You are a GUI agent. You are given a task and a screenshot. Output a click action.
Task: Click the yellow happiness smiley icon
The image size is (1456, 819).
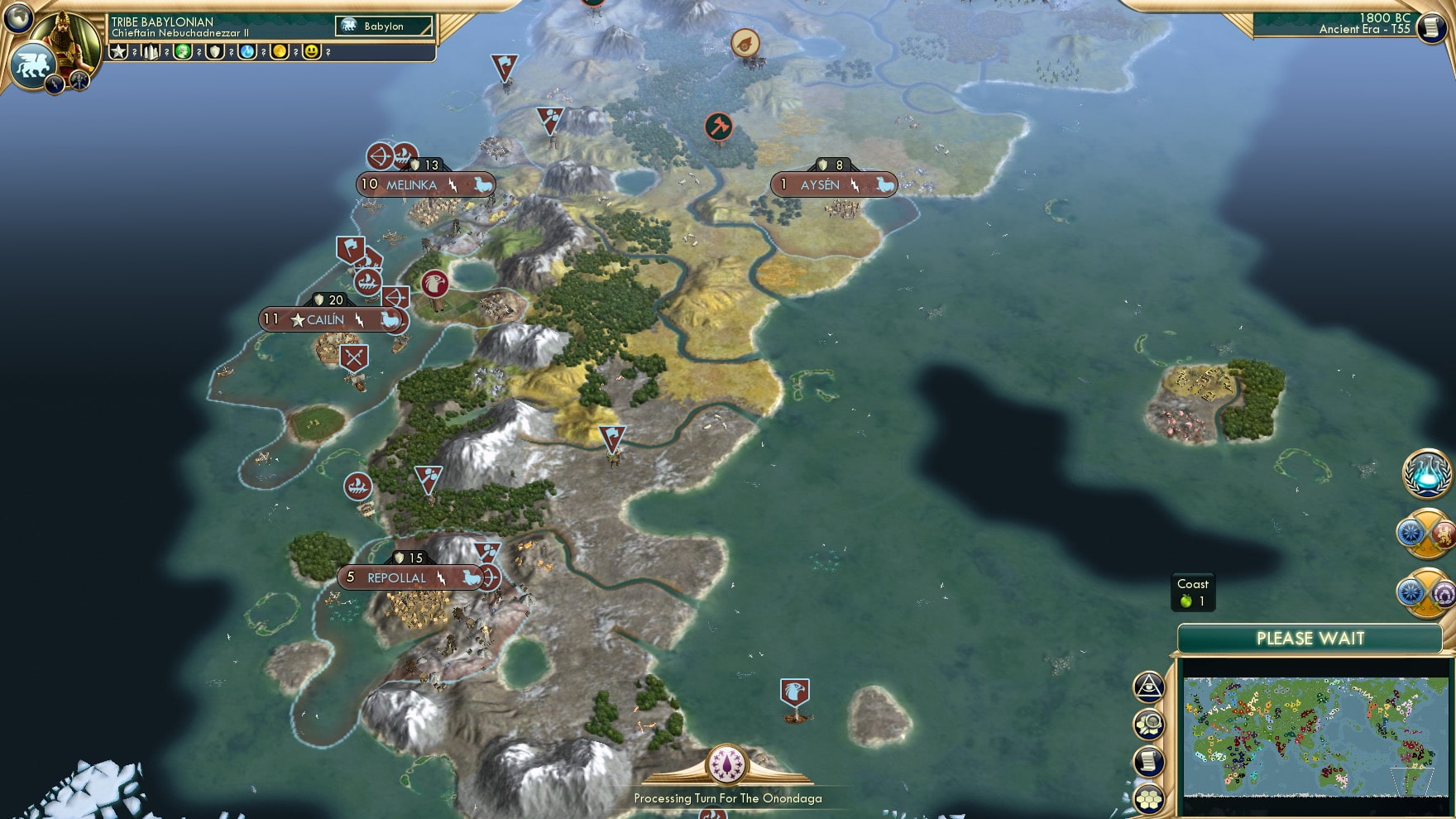coord(312,51)
